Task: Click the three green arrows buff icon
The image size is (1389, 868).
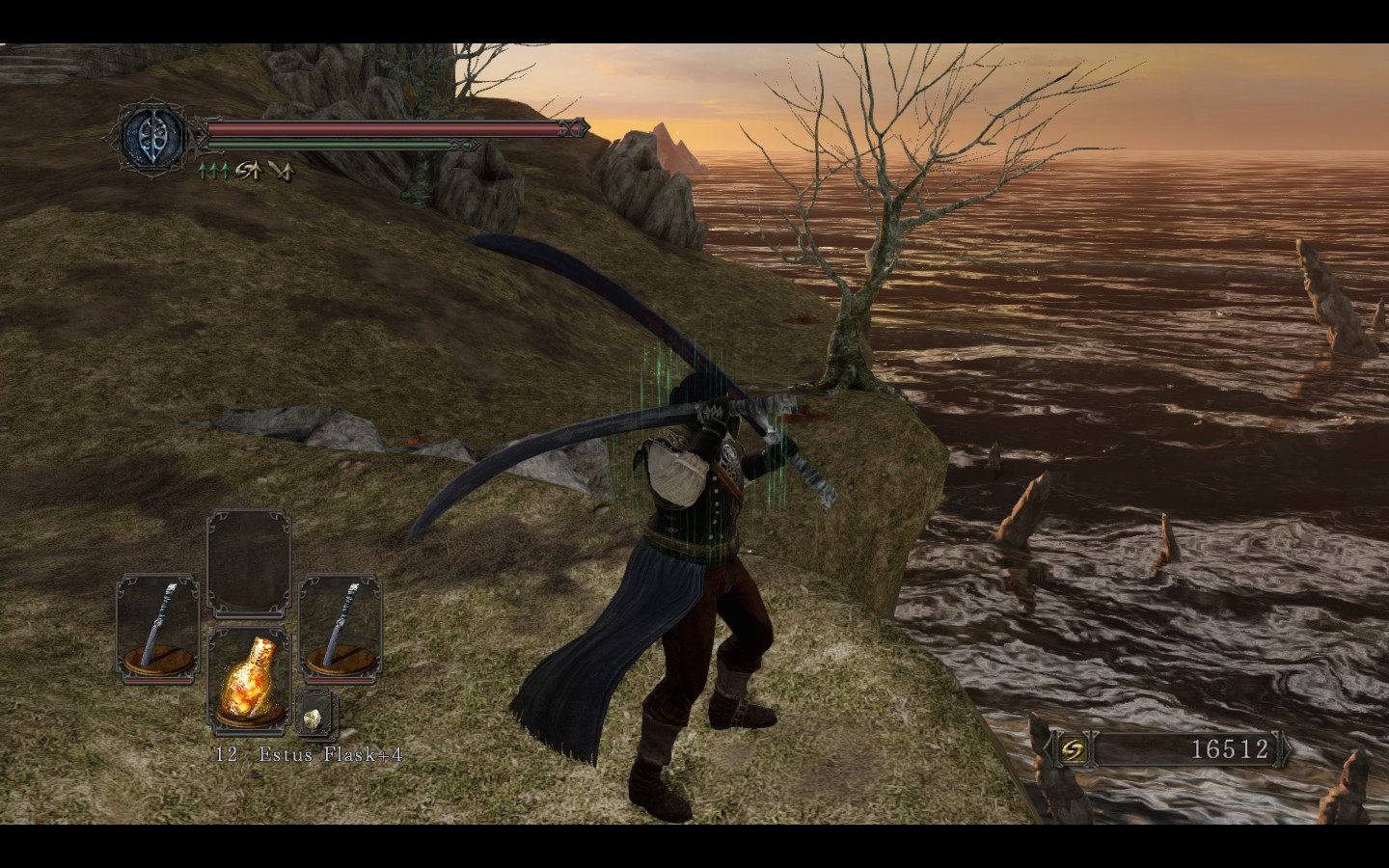Action: [x=213, y=172]
